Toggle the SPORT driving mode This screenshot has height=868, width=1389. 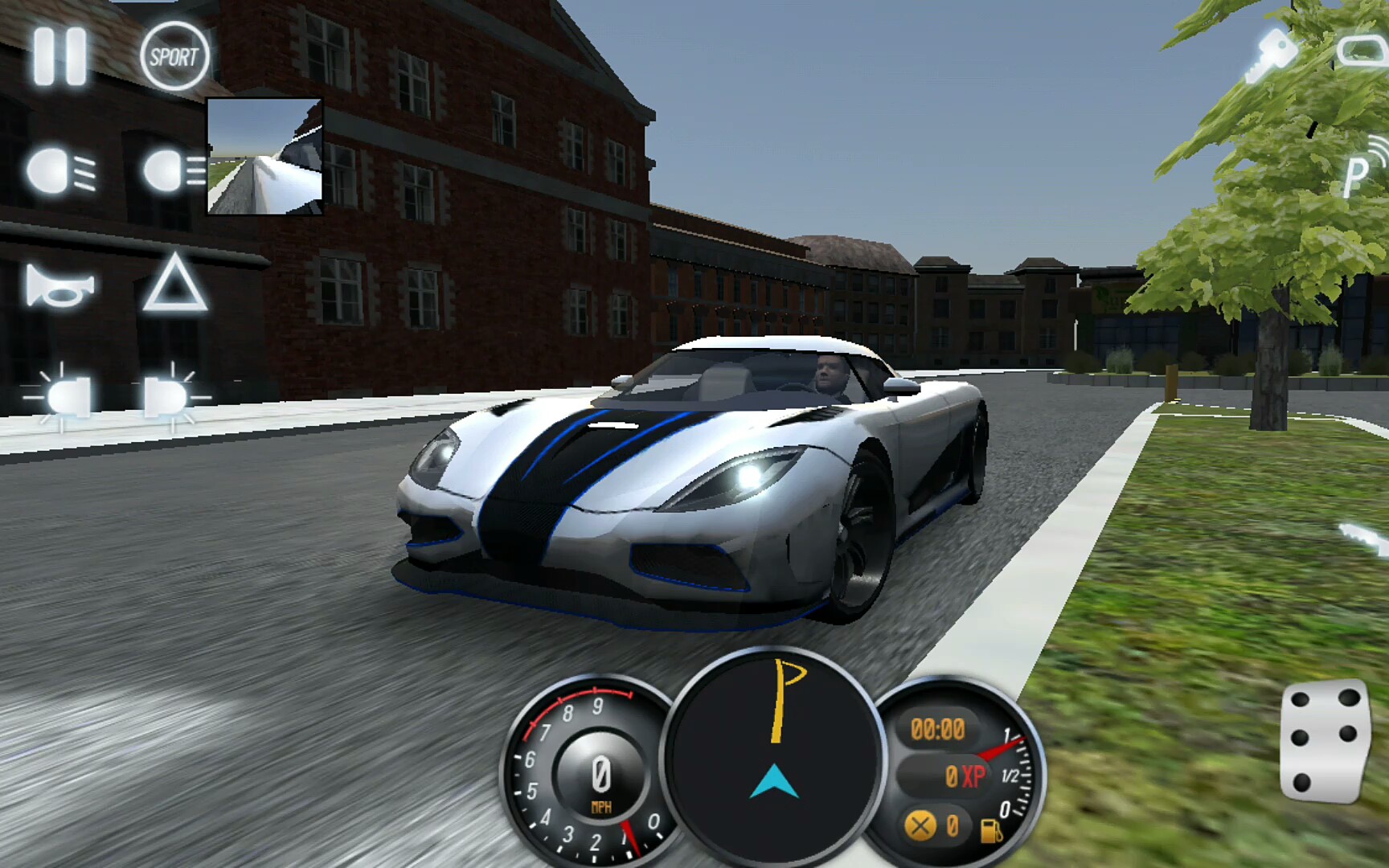[174, 56]
